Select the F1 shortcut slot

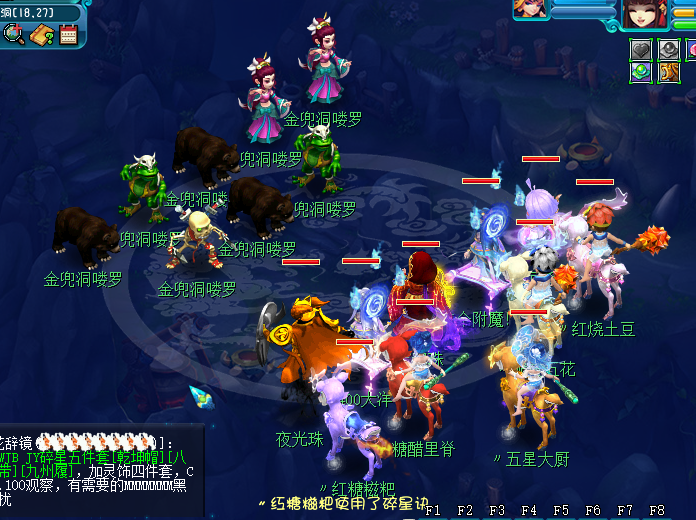[x=433, y=510]
